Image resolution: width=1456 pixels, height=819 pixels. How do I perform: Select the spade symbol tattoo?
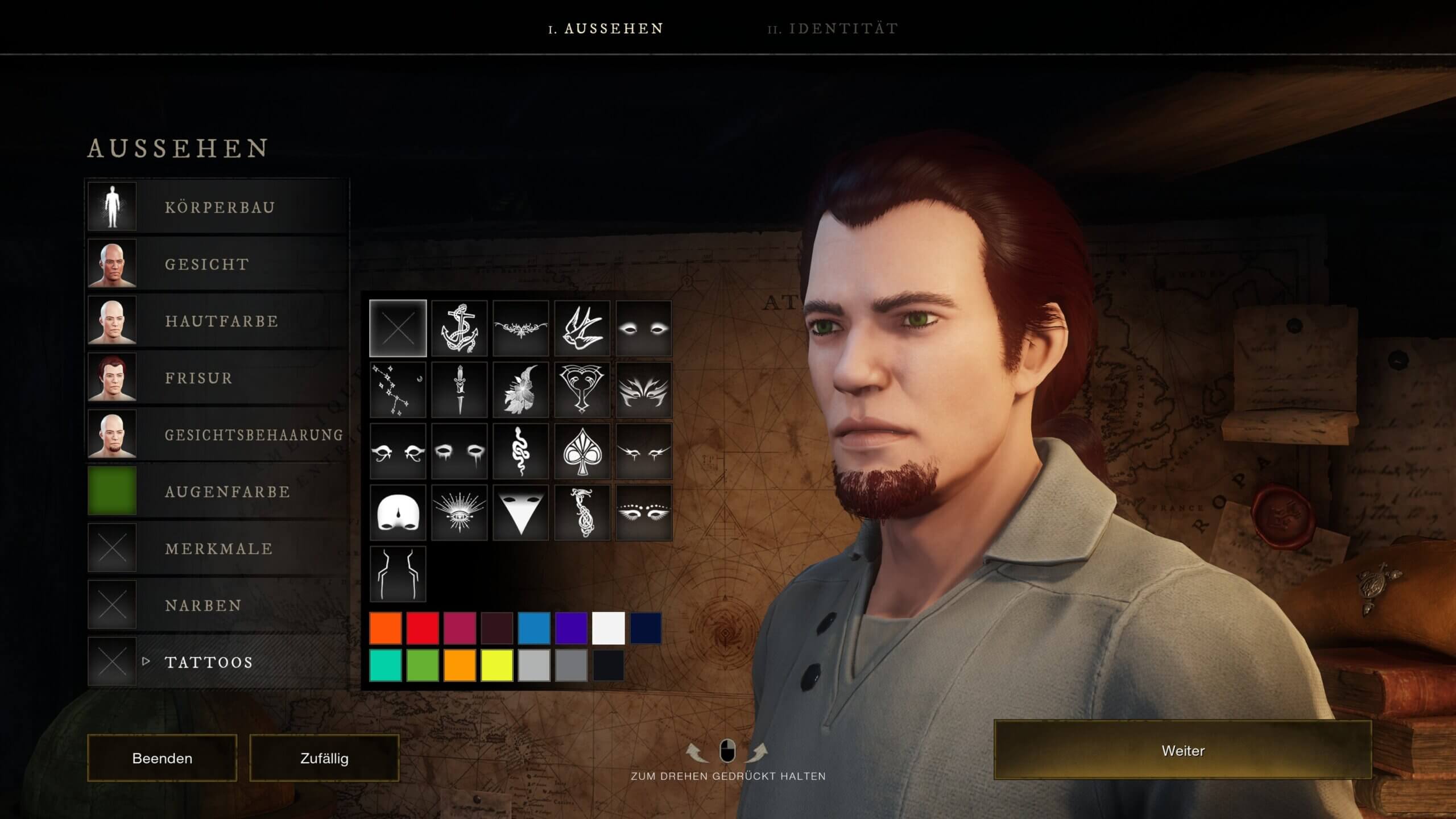pos(582,452)
